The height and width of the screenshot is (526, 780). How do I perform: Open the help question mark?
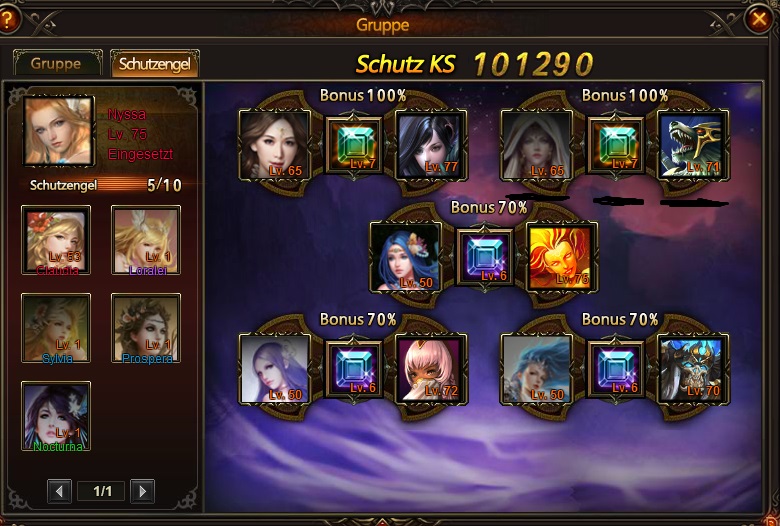click(x=12, y=18)
